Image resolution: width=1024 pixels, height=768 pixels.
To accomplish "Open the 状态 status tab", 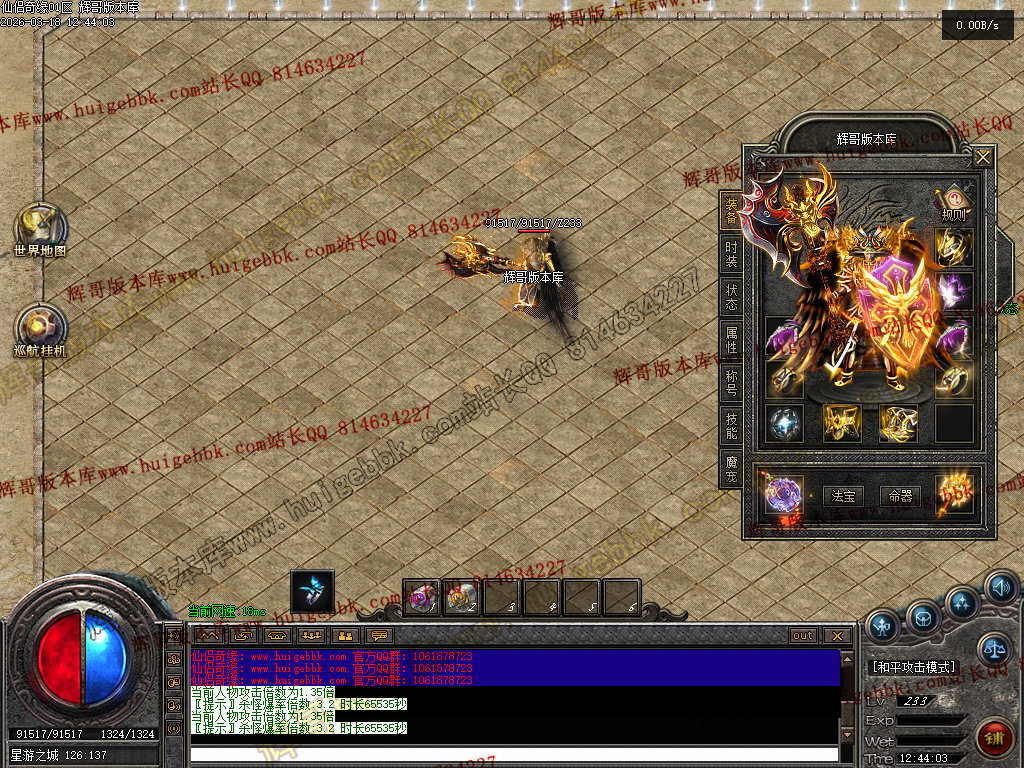I will pyautogui.click(x=732, y=295).
